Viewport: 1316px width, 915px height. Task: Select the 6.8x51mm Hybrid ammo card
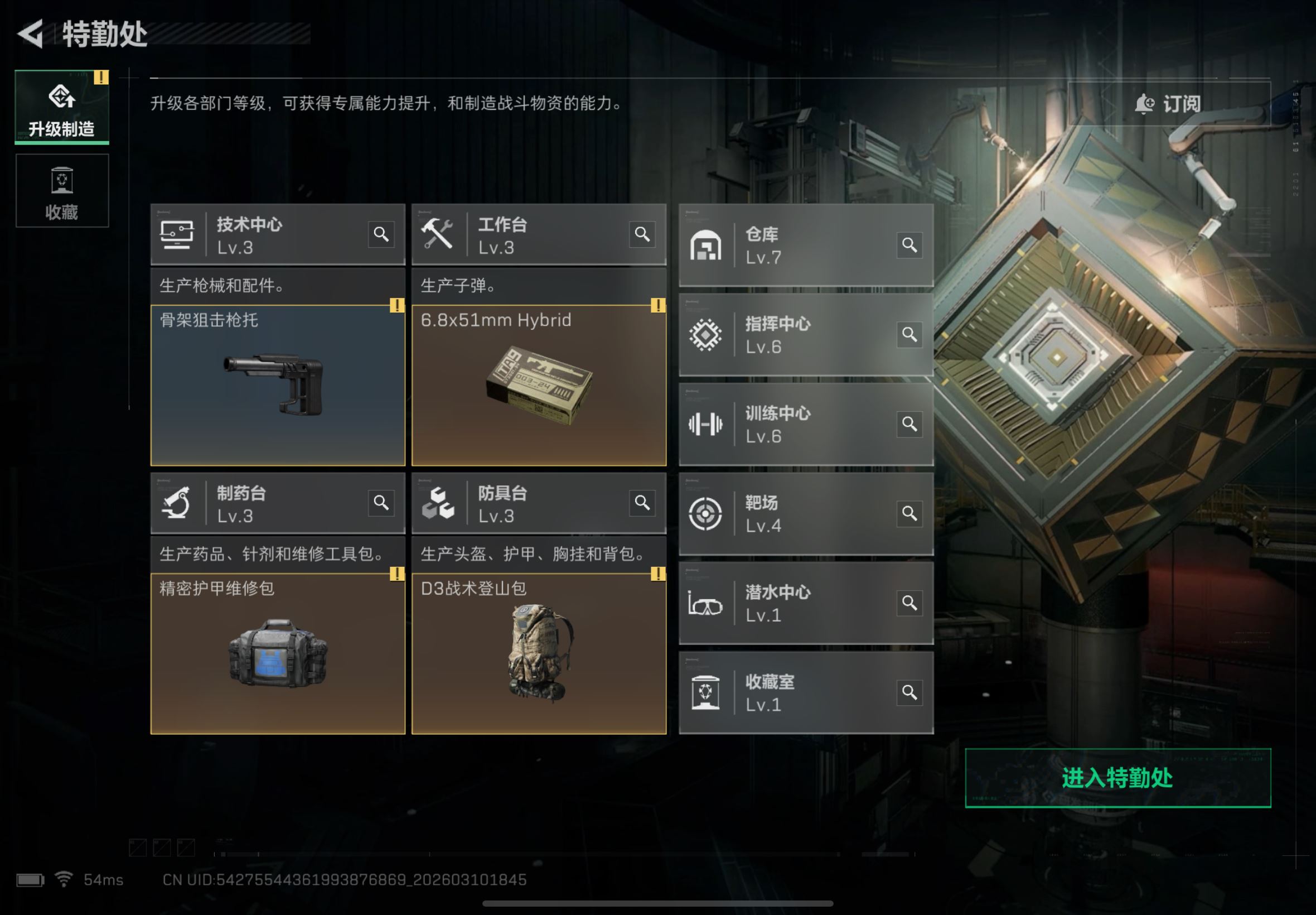tap(539, 386)
